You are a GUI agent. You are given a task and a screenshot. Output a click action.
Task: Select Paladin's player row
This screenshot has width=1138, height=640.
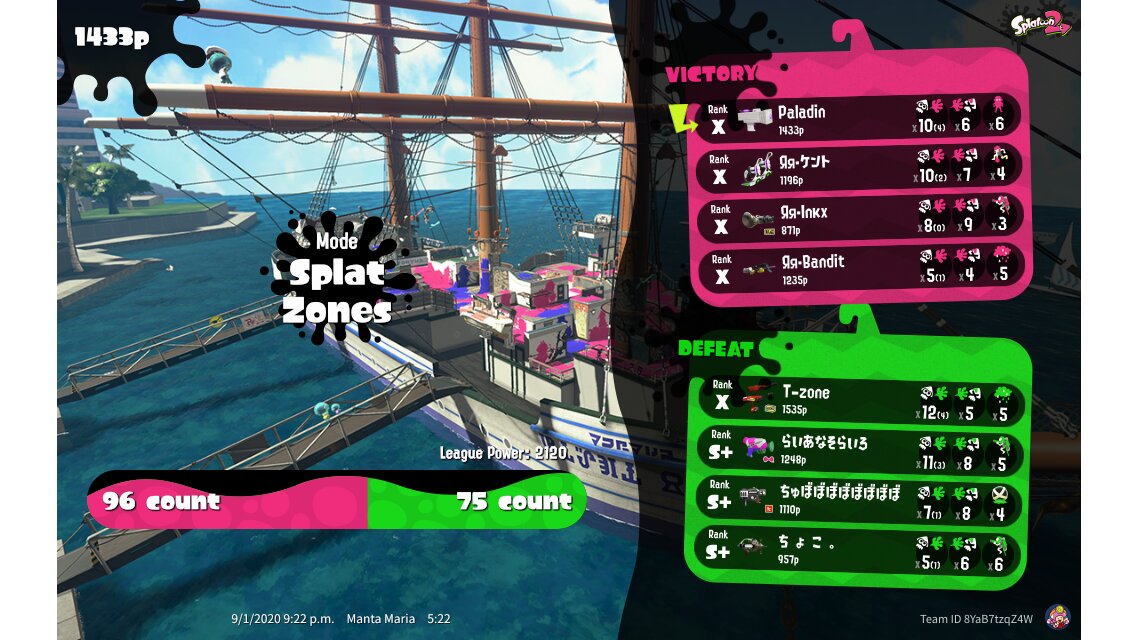pos(860,118)
